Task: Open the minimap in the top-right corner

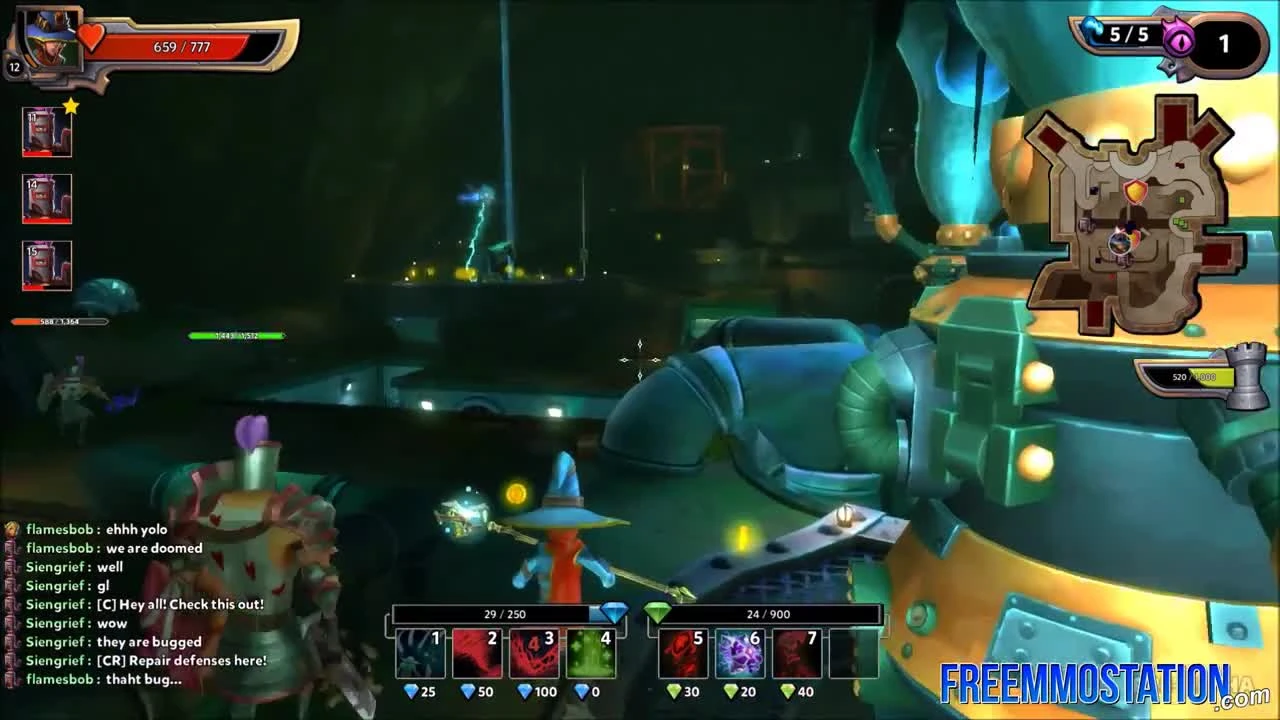Action: 1130,205
